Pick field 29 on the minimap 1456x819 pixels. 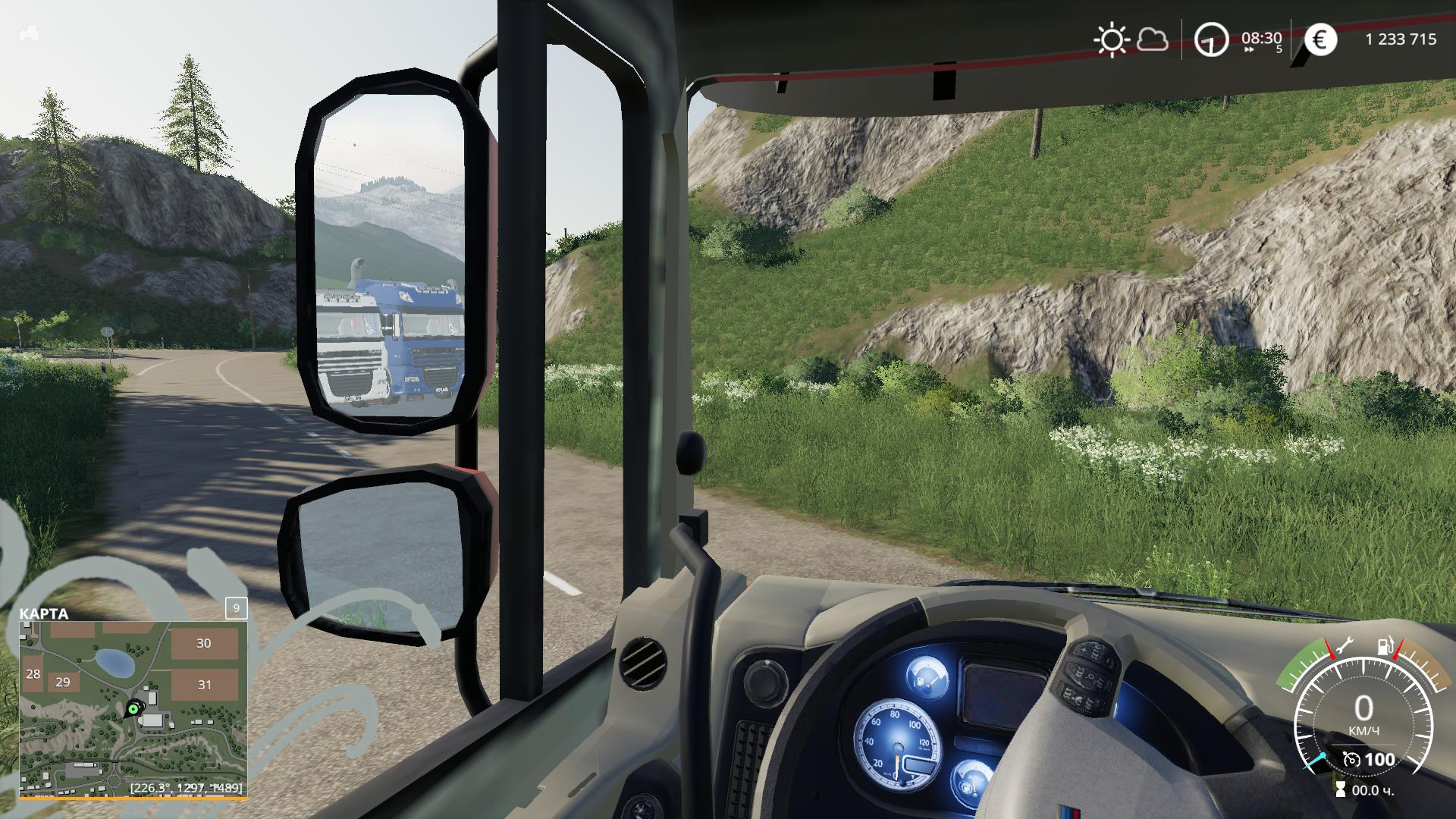click(x=63, y=682)
